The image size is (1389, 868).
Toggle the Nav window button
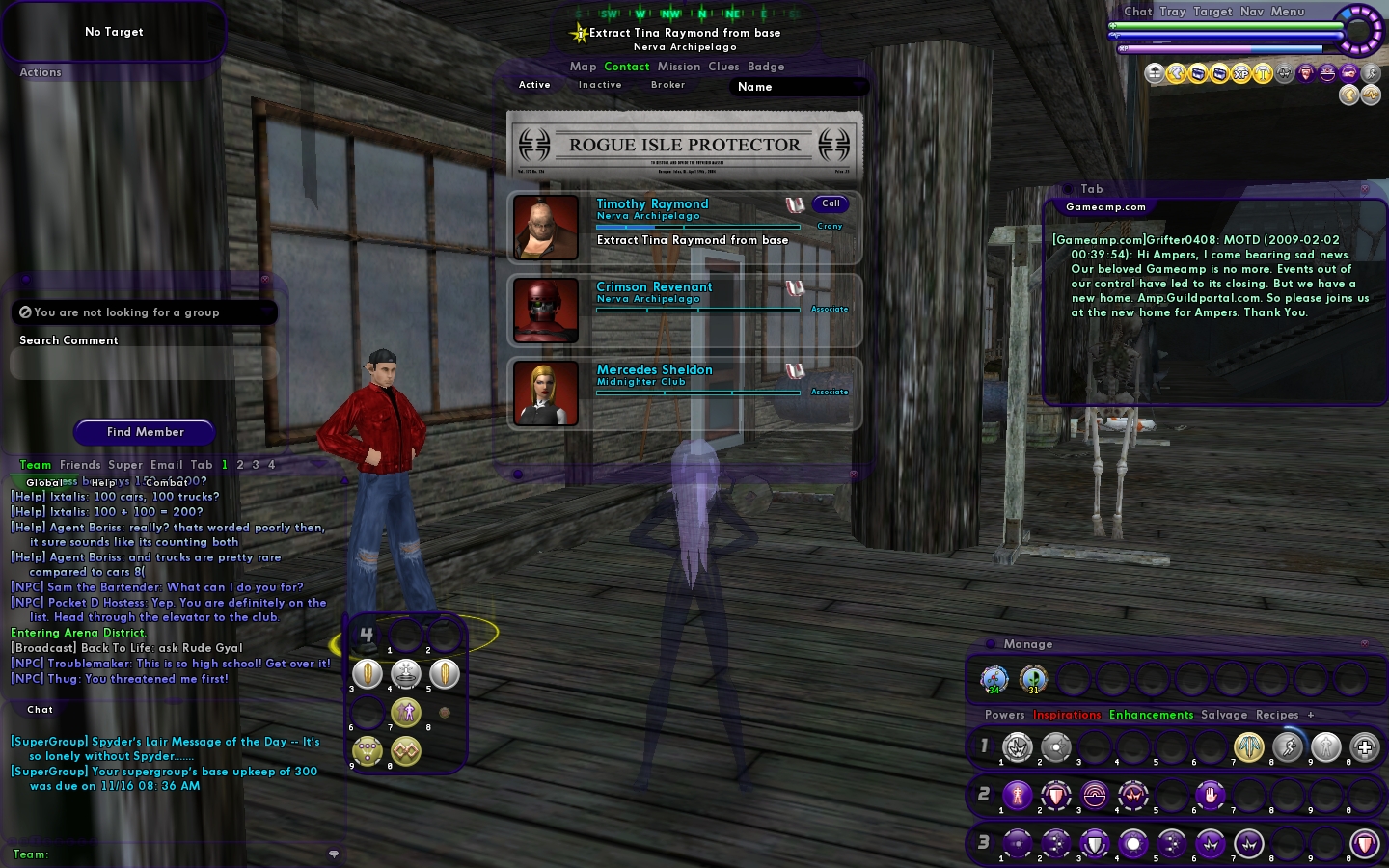point(1252,12)
